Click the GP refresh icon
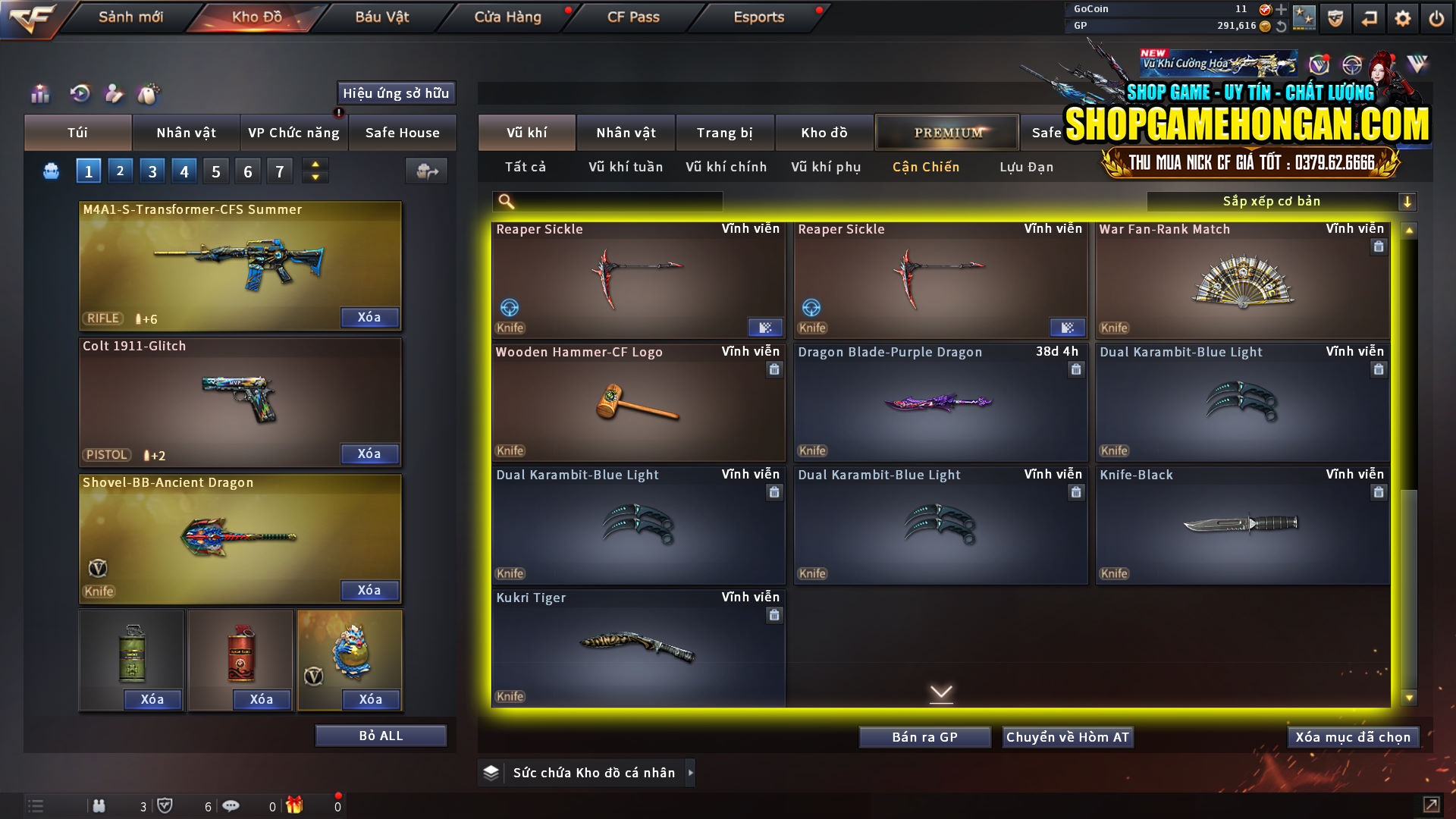Screen dimensions: 1456x819 coord(1283,26)
